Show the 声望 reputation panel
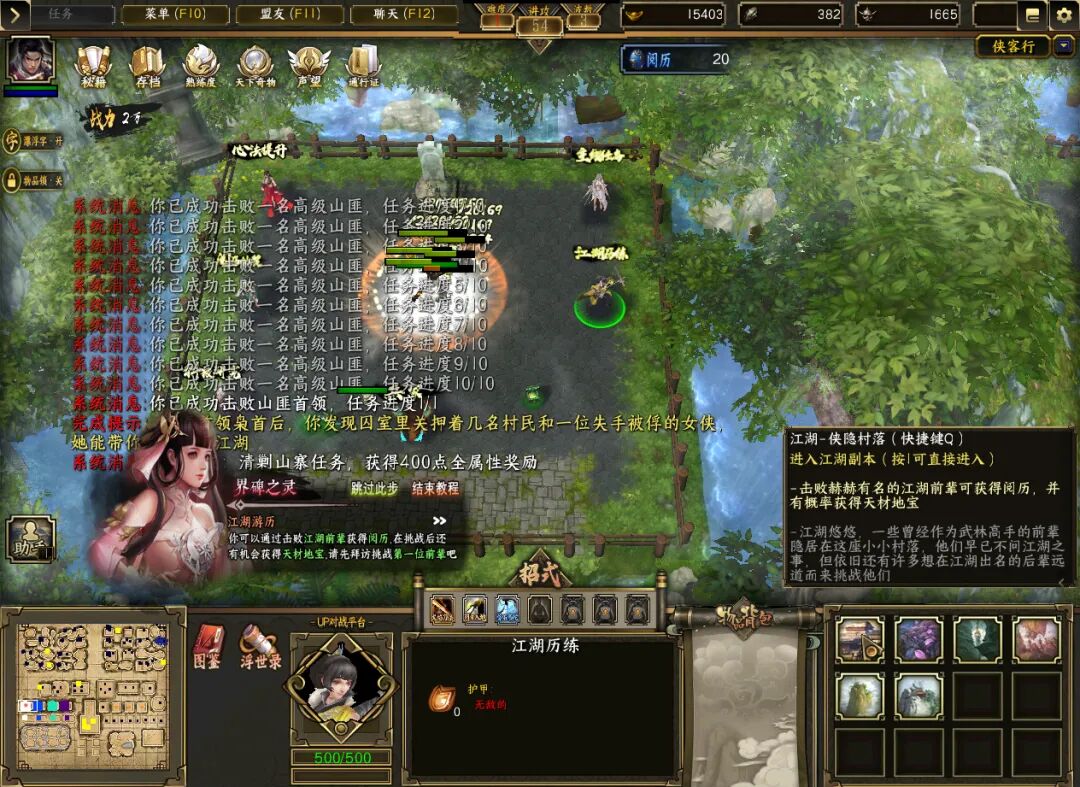Viewport: 1080px width, 787px height. click(309, 65)
